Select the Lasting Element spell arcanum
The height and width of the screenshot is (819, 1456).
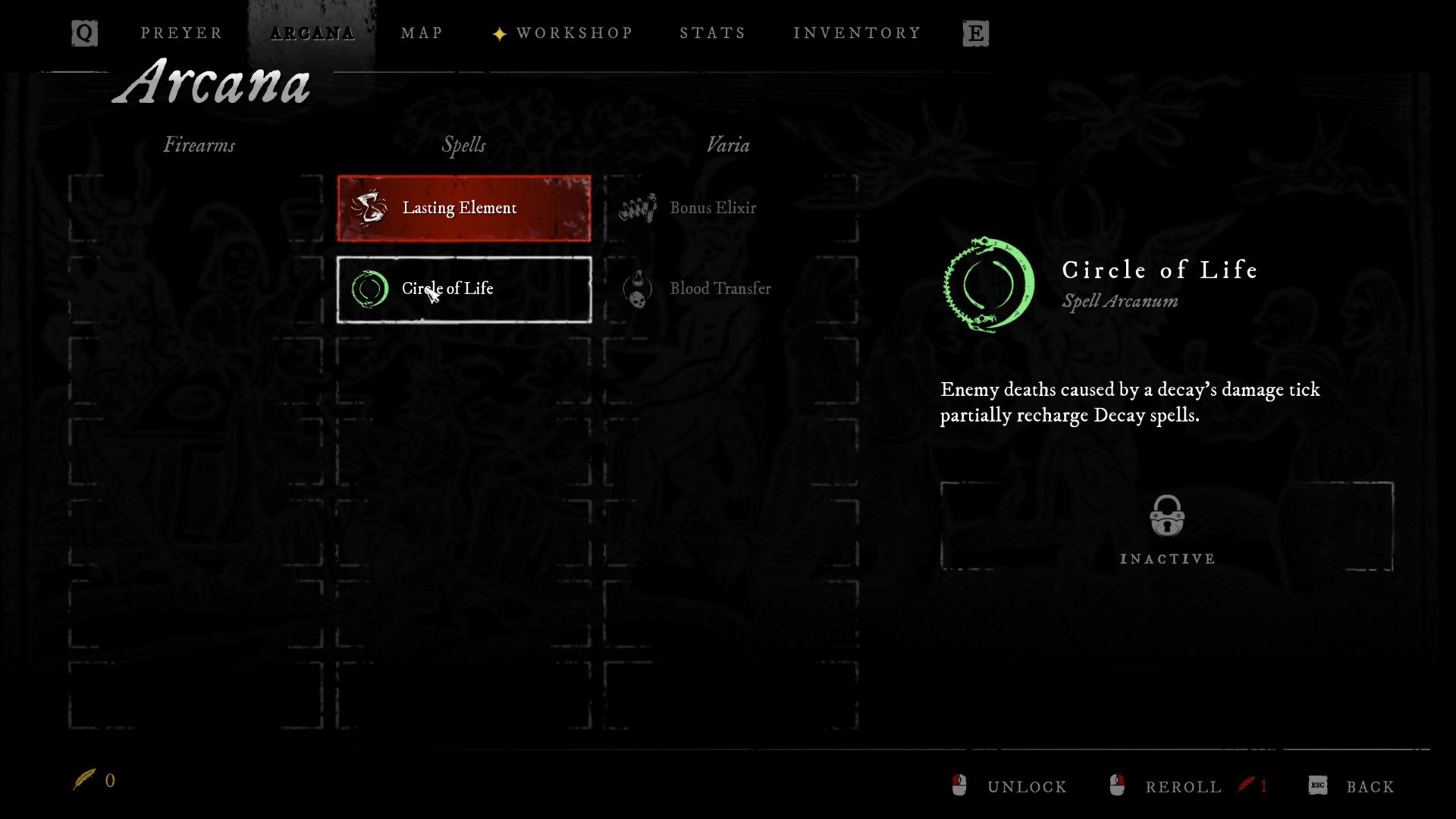point(464,209)
